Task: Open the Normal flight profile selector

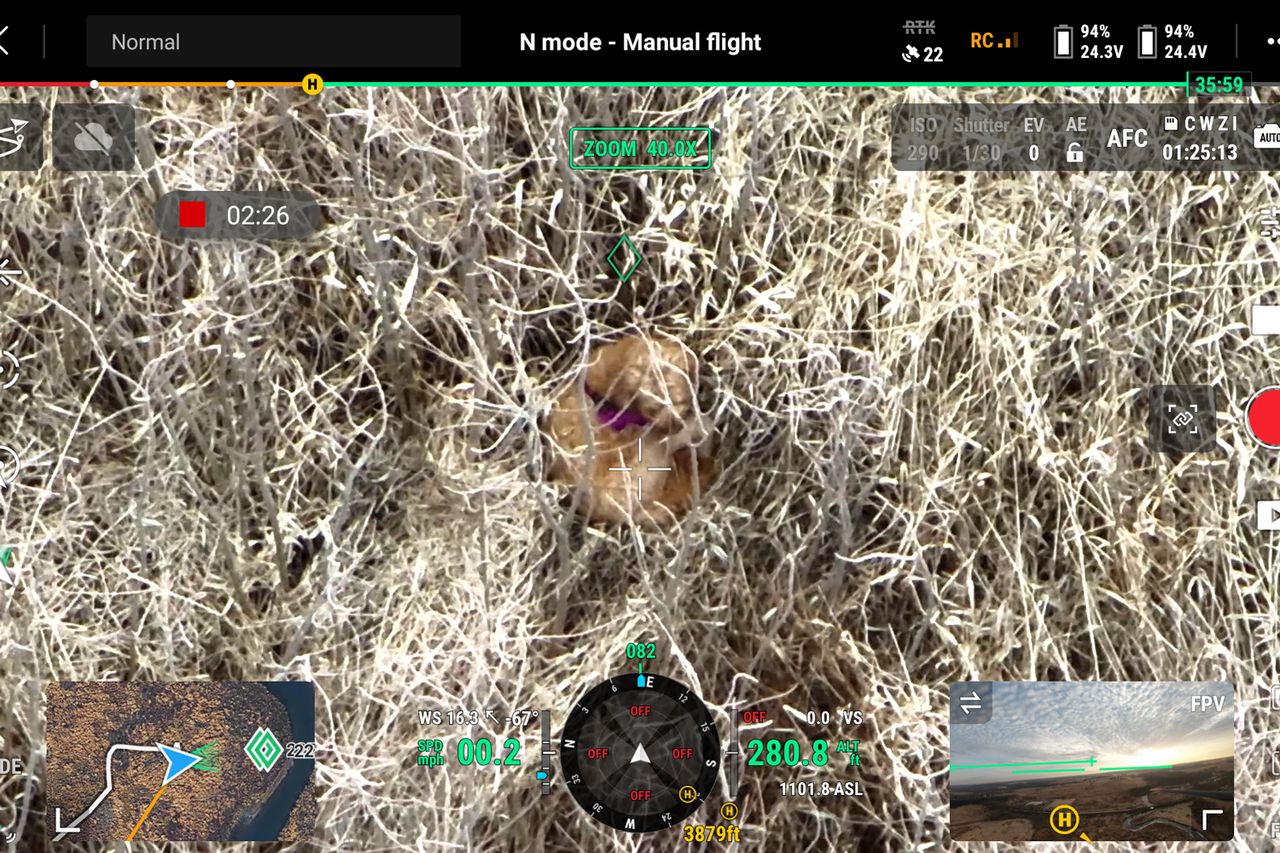Action: (x=272, y=42)
